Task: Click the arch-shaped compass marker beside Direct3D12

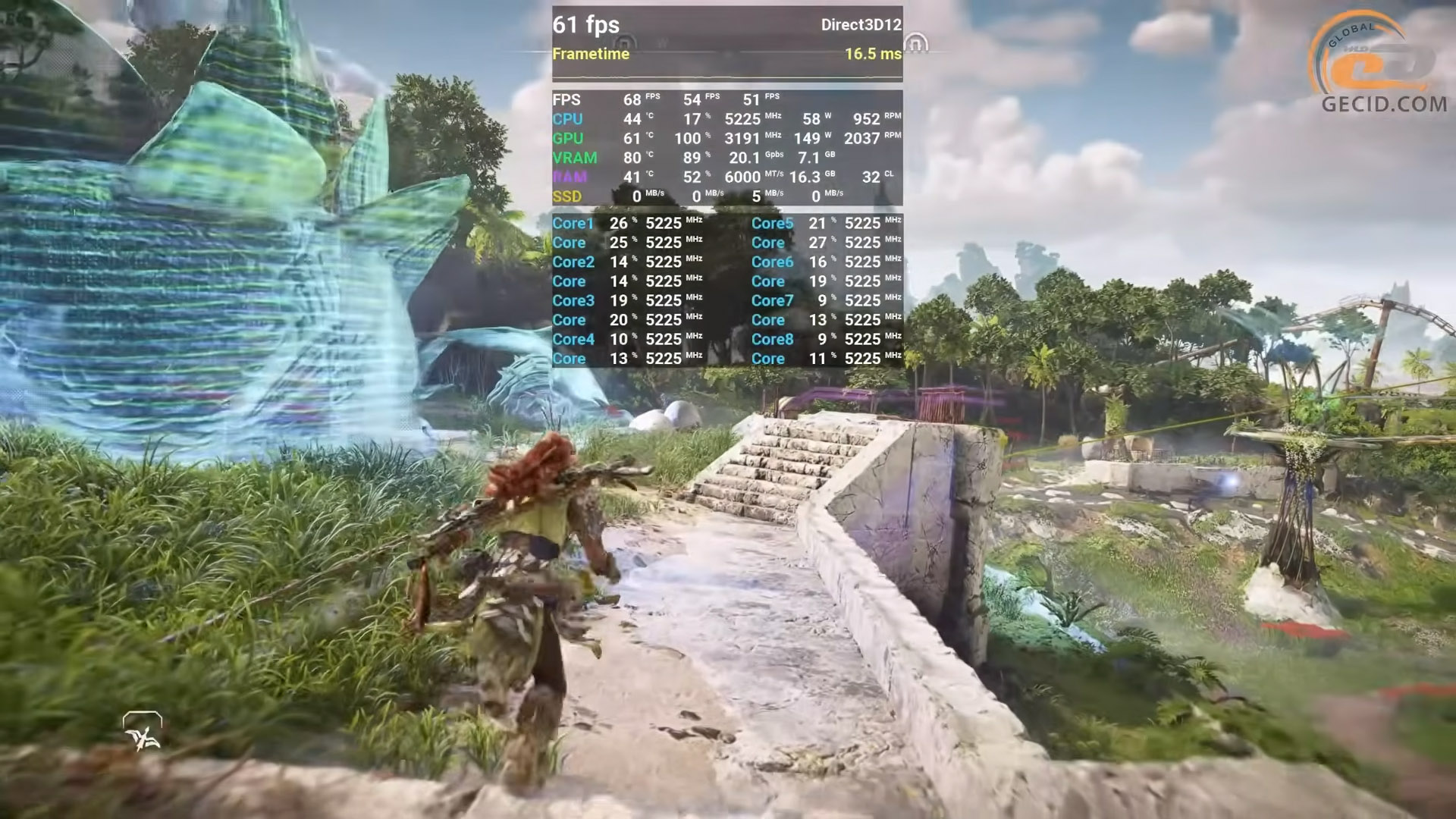Action: (x=915, y=44)
